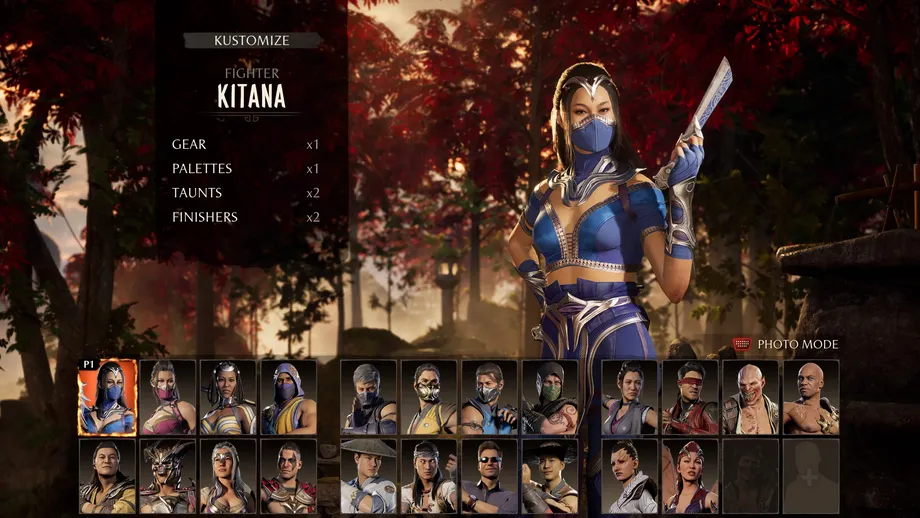Select the Palettes option
Screen dimensions: 920x518
(202, 169)
